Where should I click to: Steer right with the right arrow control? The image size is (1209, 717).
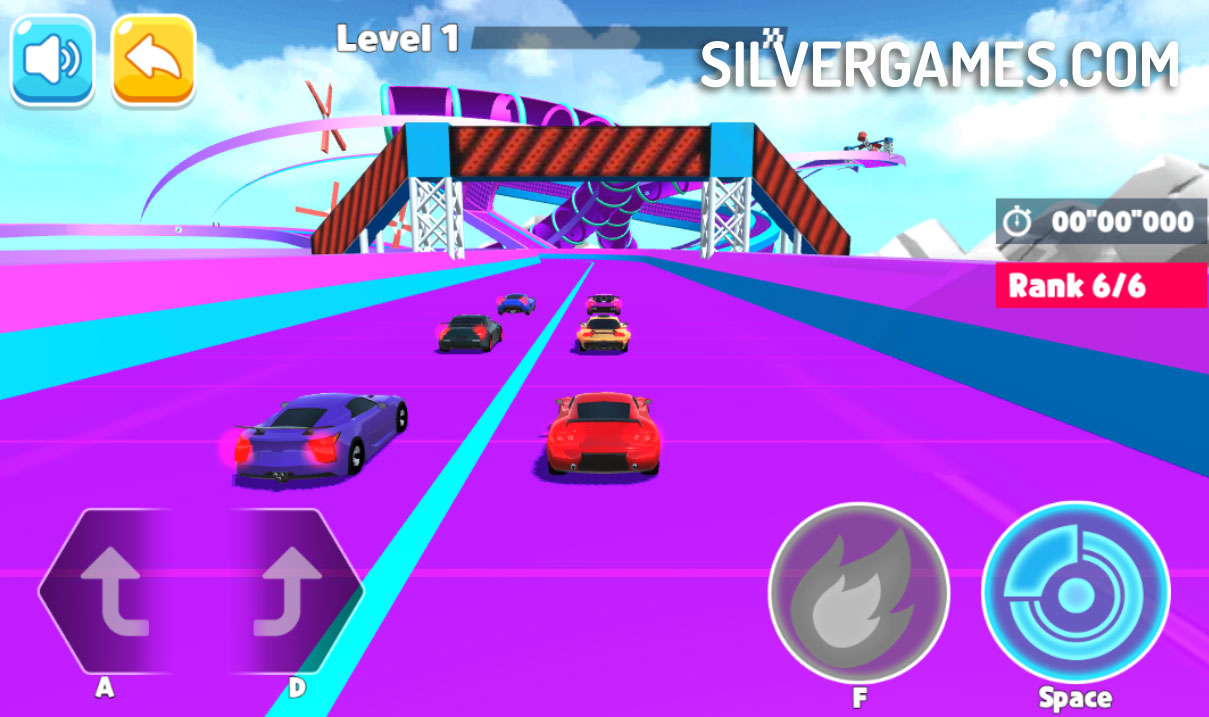coord(288,592)
